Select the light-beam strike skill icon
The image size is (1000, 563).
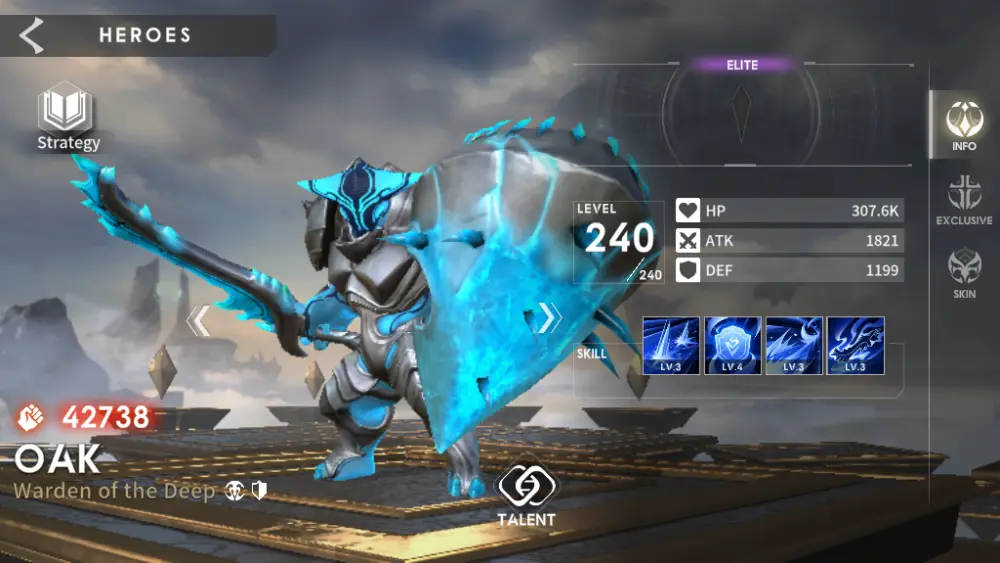[x=671, y=346]
